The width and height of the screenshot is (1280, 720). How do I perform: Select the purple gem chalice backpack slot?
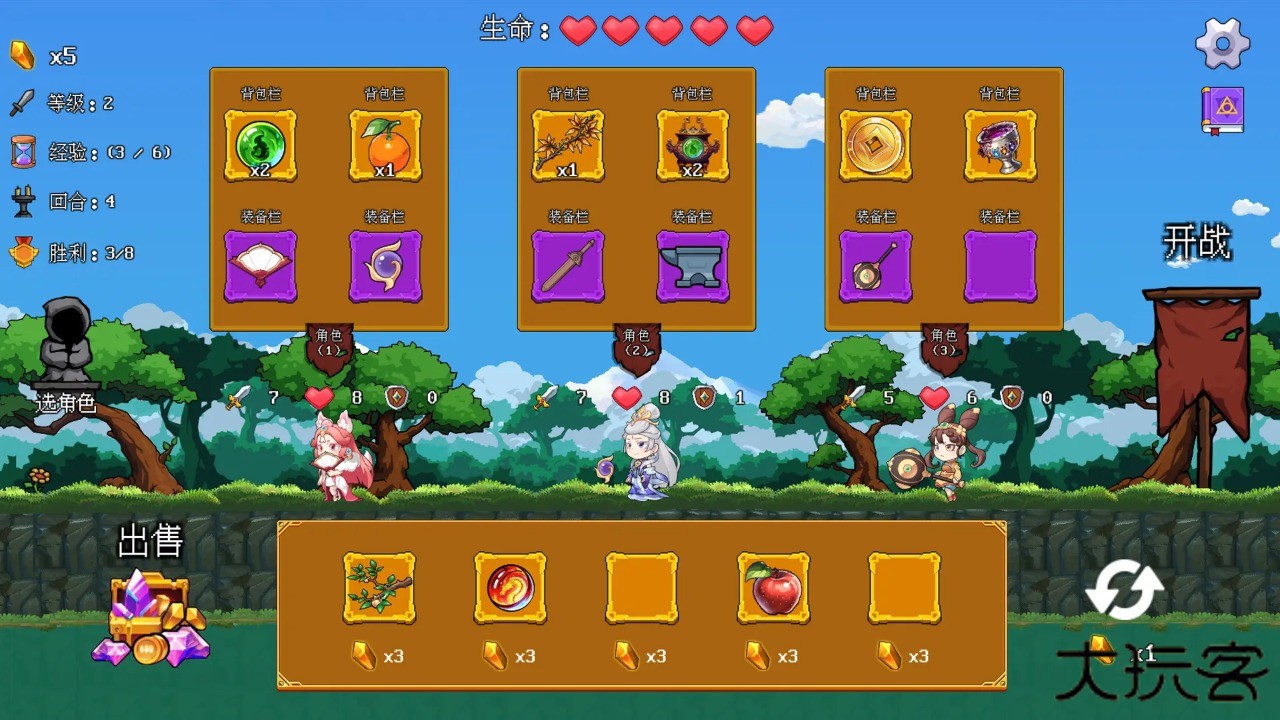tap(1000, 145)
